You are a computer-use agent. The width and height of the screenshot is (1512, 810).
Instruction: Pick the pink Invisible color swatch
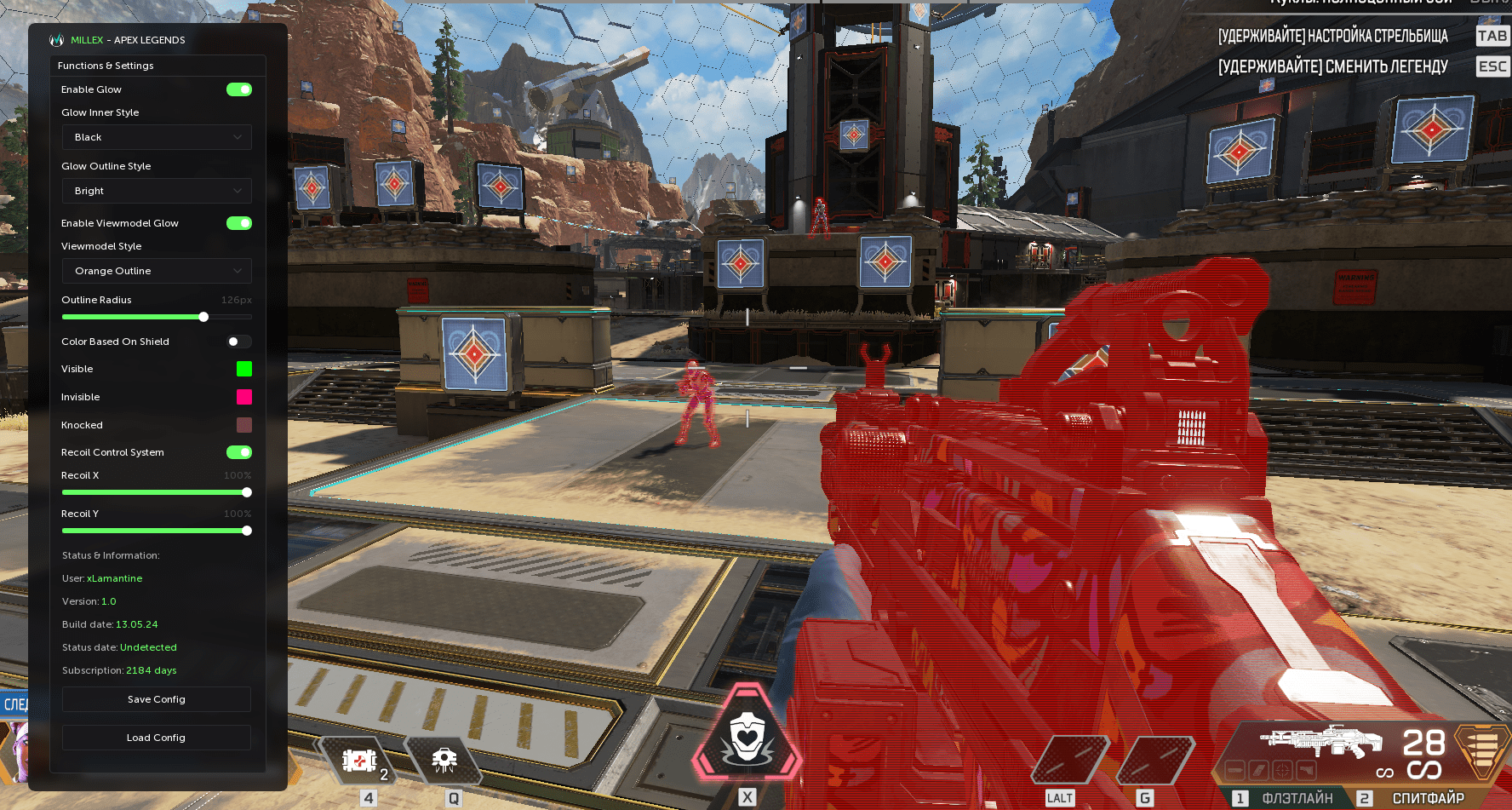click(244, 397)
